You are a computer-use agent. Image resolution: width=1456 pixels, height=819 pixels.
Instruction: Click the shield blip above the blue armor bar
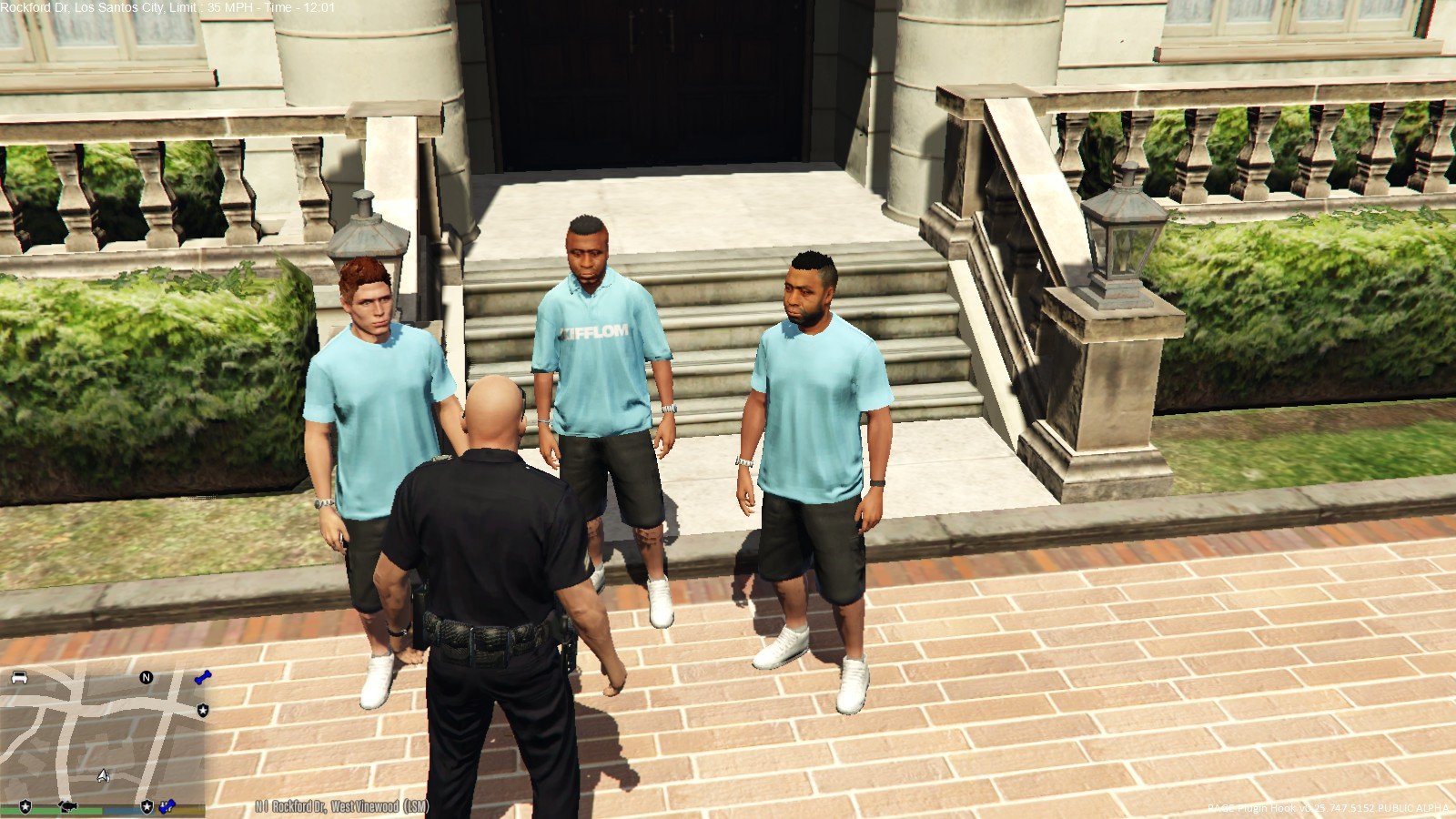point(147,806)
